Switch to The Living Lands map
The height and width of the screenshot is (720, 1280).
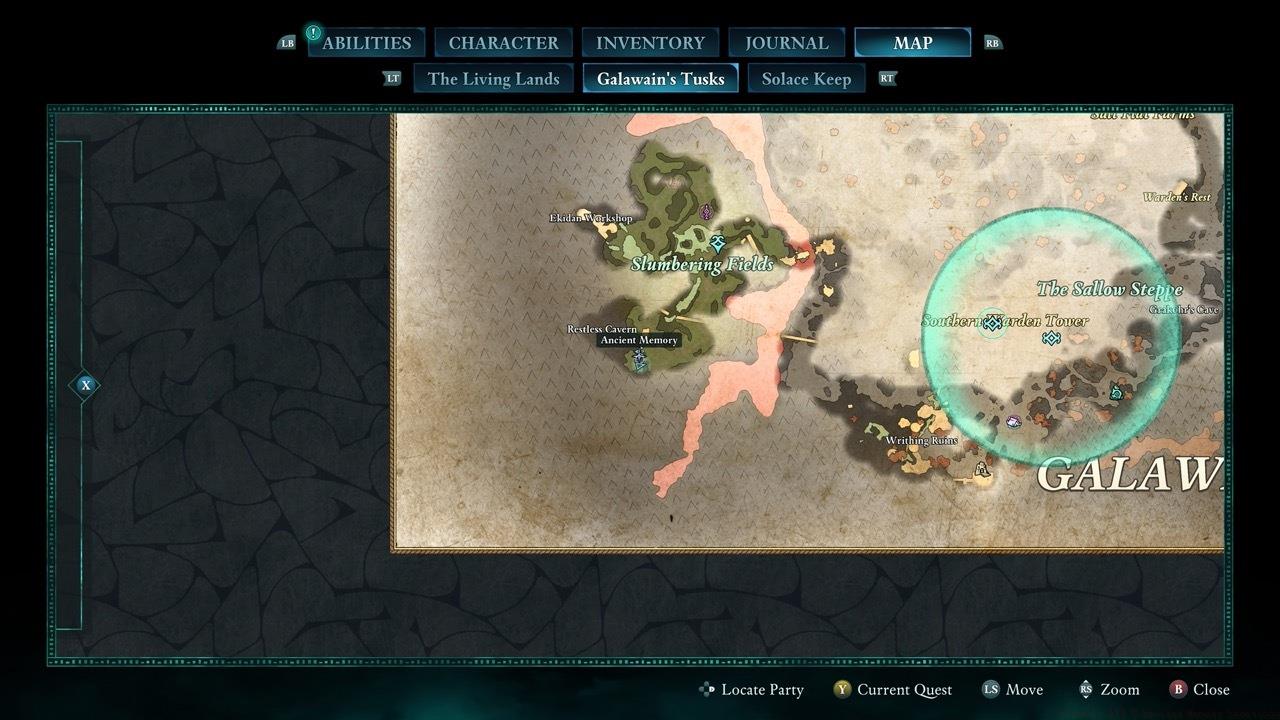[493, 78]
